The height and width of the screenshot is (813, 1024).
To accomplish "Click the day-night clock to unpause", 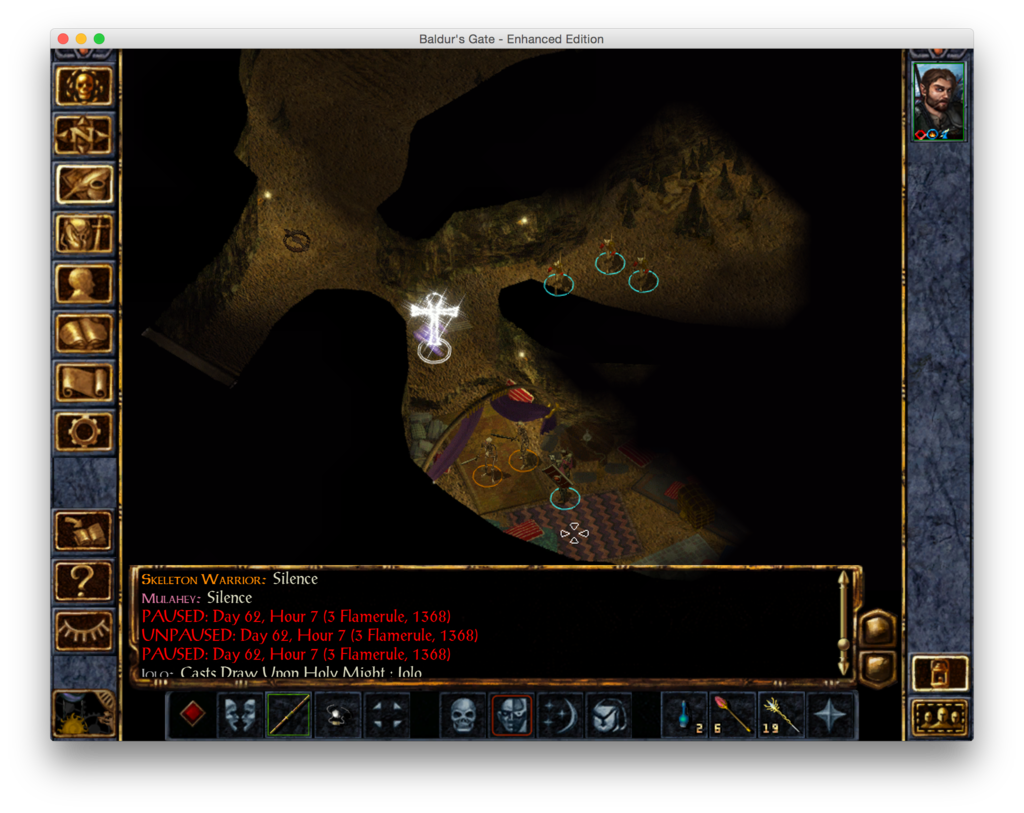I will 84,713.
